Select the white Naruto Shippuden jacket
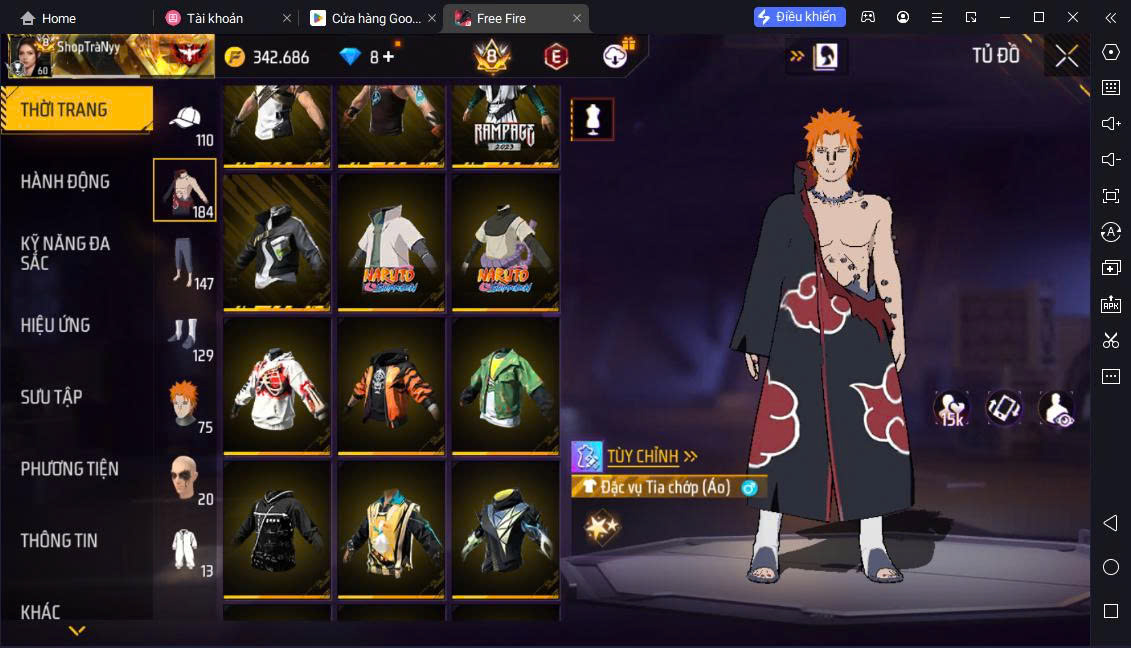Image resolution: width=1131 pixels, height=648 pixels. (391, 243)
